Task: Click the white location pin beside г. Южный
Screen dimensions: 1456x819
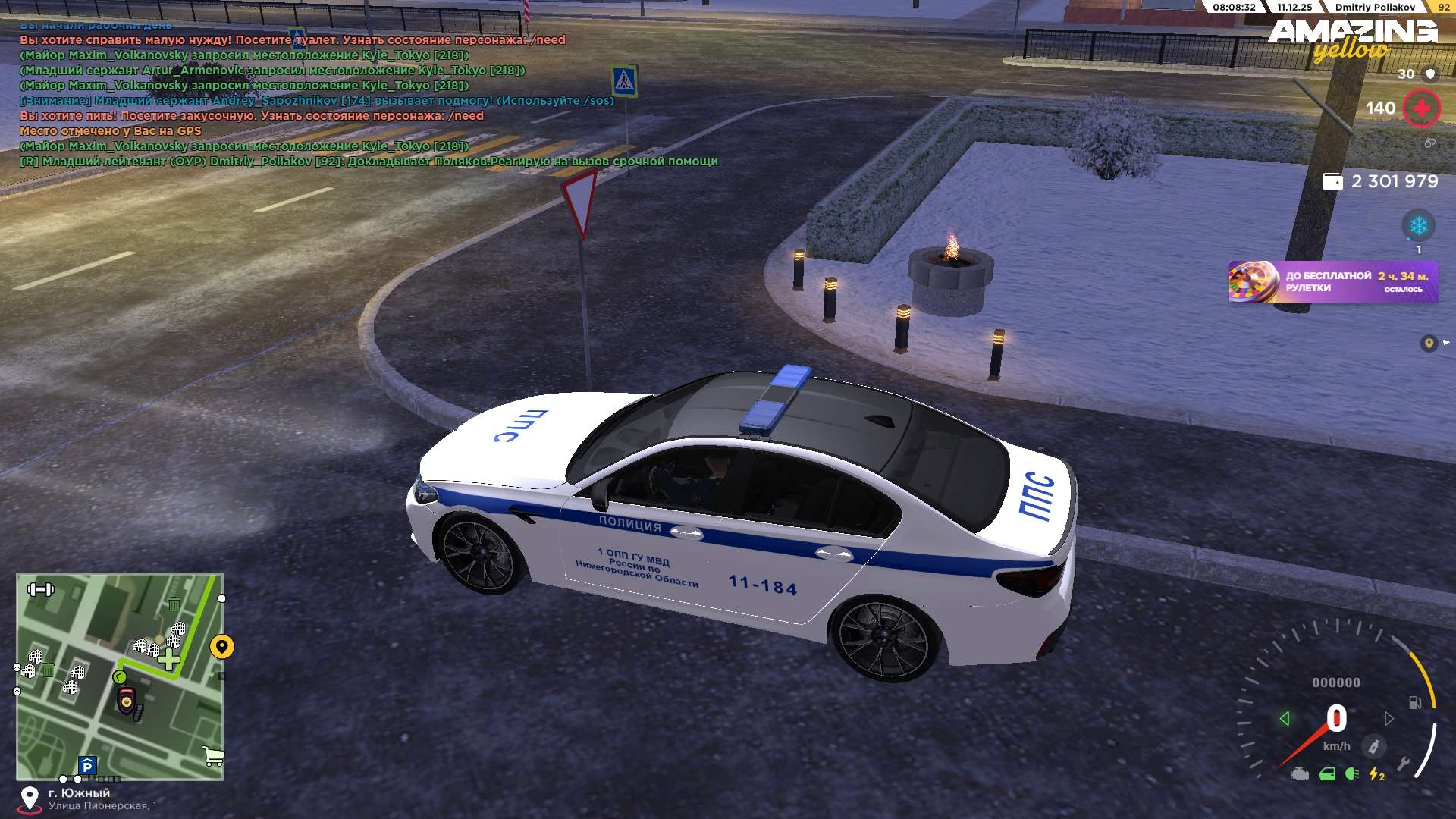Action: point(30,799)
